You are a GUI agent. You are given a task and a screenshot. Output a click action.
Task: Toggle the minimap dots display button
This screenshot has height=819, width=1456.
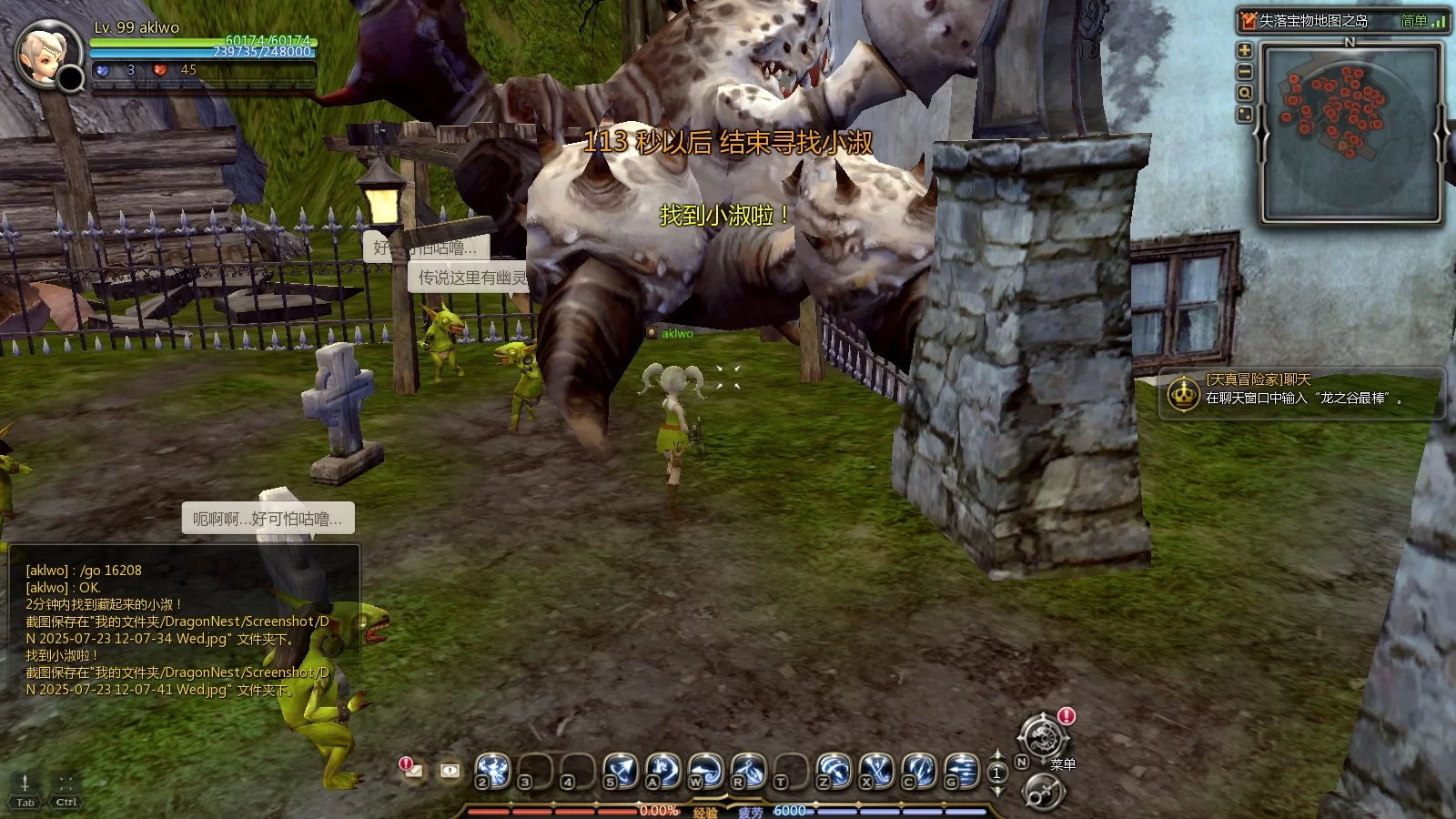click(1245, 115)
